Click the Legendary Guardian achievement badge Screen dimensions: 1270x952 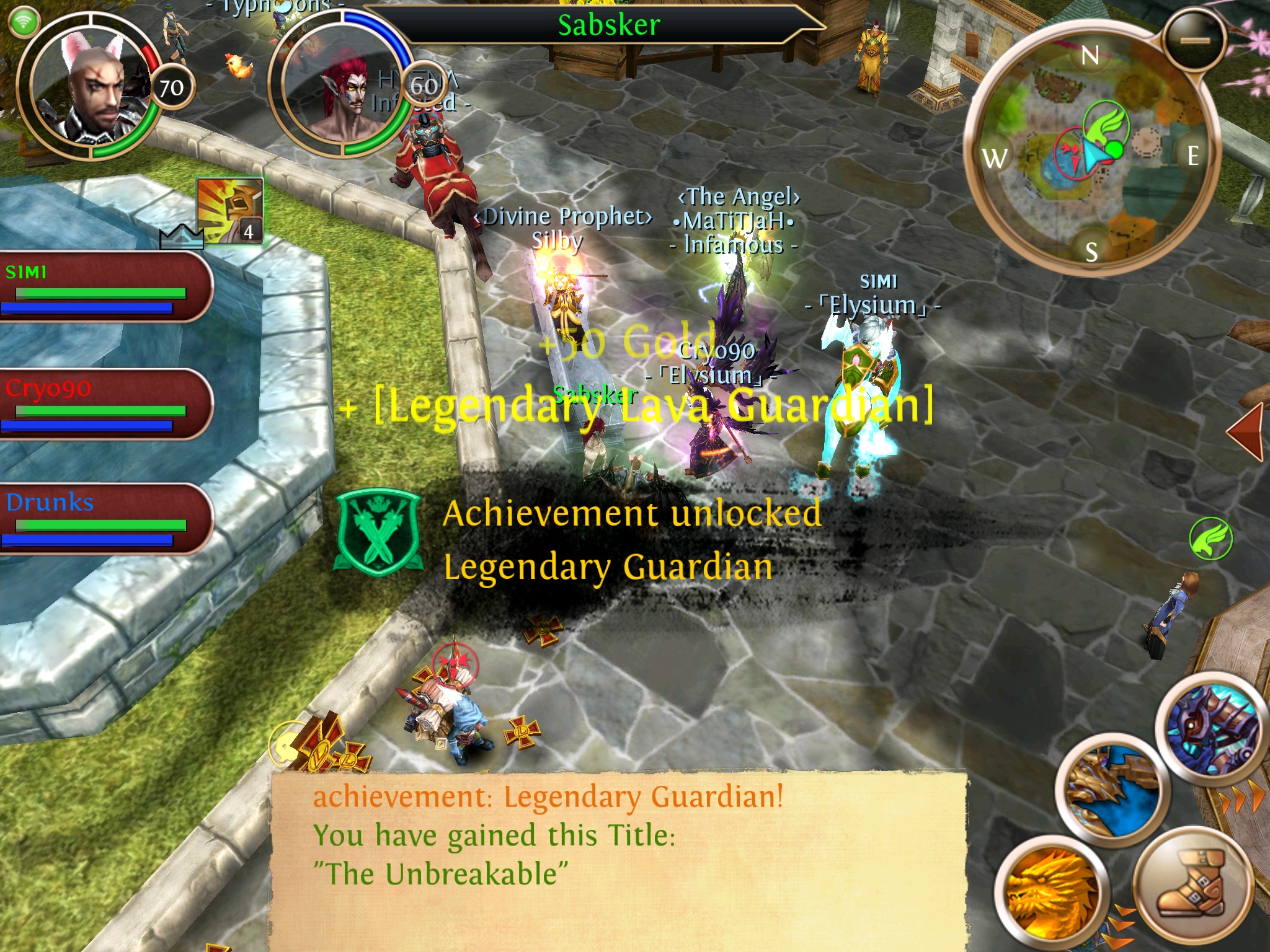[378, 532]
